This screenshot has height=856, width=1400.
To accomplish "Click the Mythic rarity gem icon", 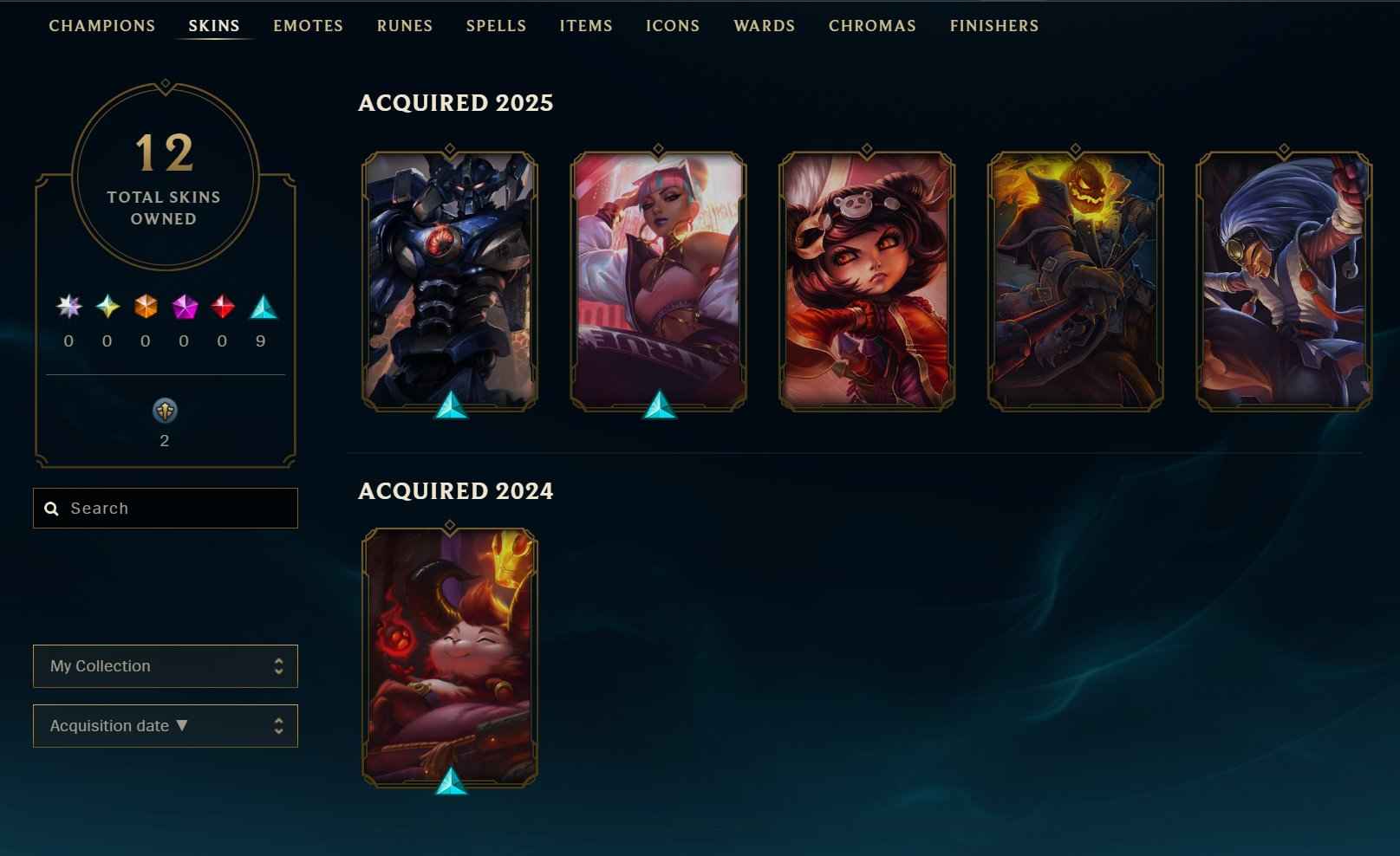I will pos(263,308).
